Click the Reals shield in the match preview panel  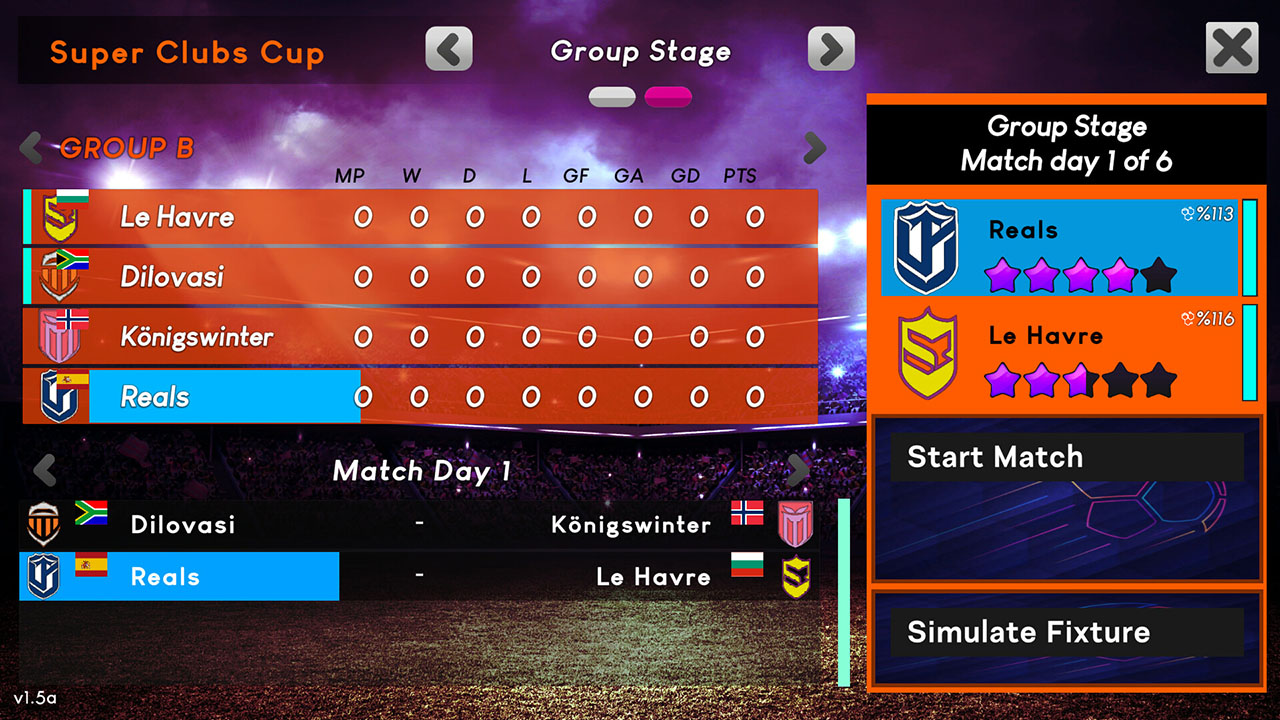pyautogui.click(x=925, y=248)
